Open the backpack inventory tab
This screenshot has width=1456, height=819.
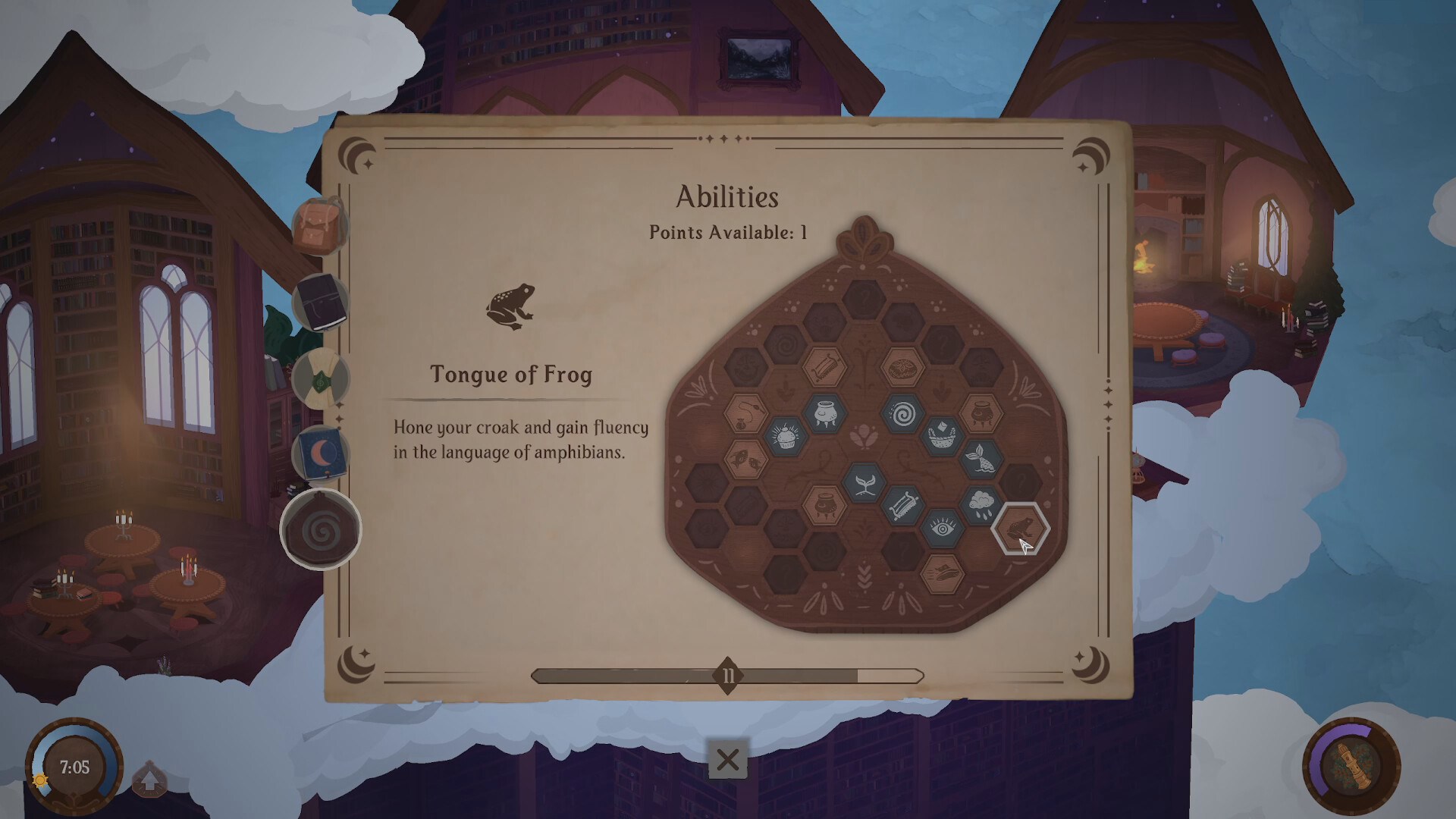point(319,226)
